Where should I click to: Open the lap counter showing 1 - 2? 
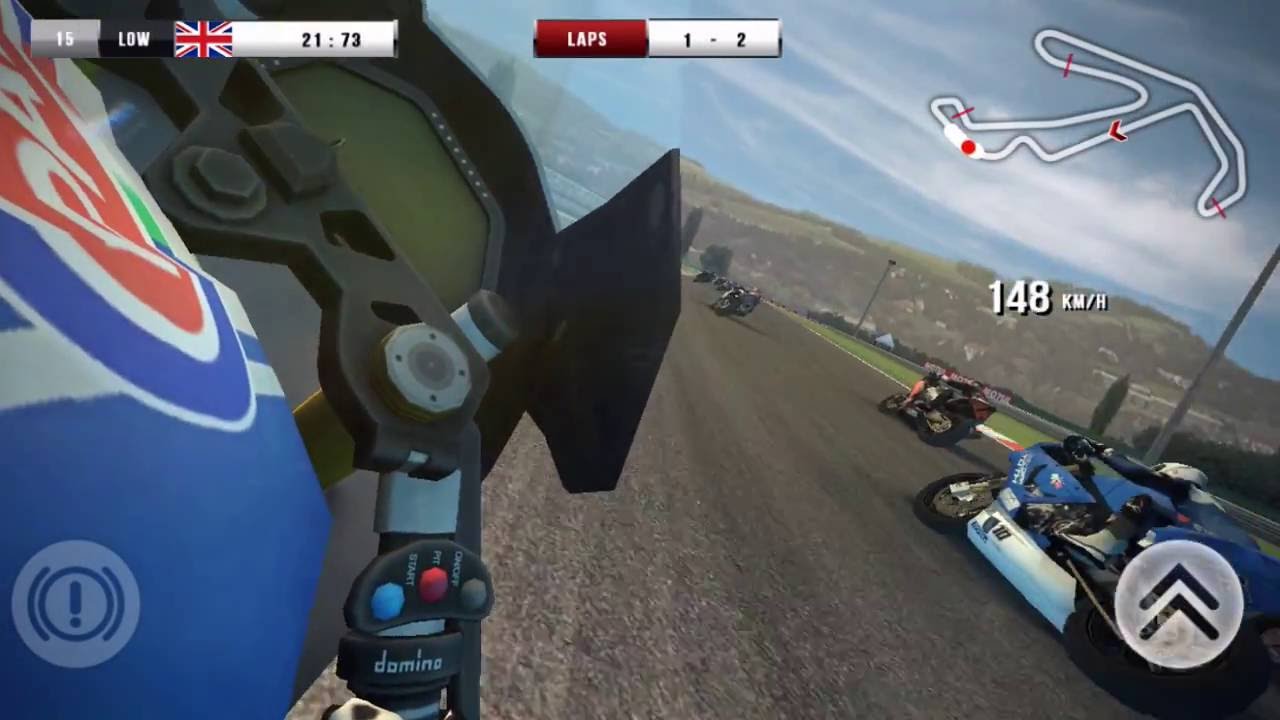[x=718, y=40]
